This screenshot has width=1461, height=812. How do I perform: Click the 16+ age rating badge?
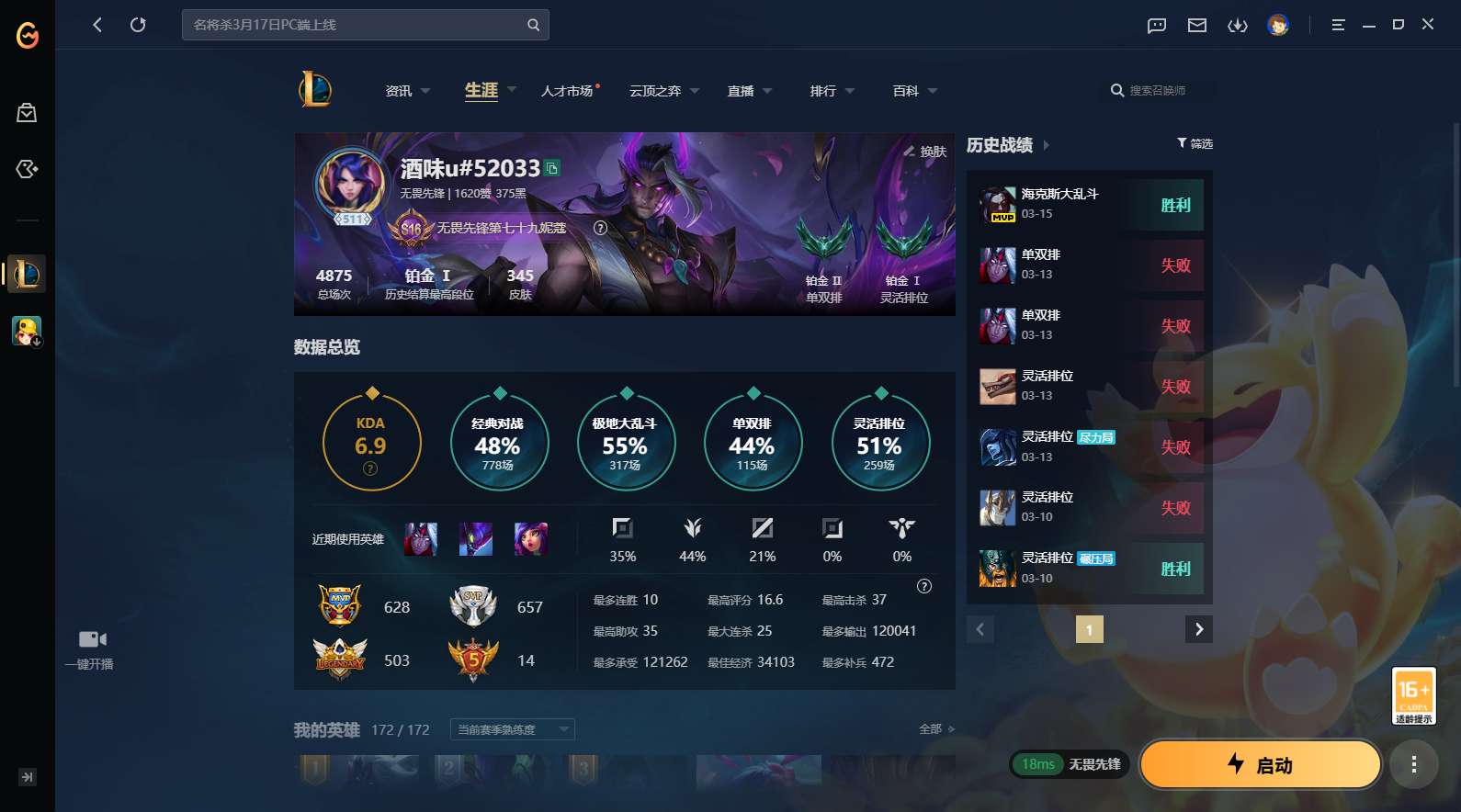coord(1414,695)
